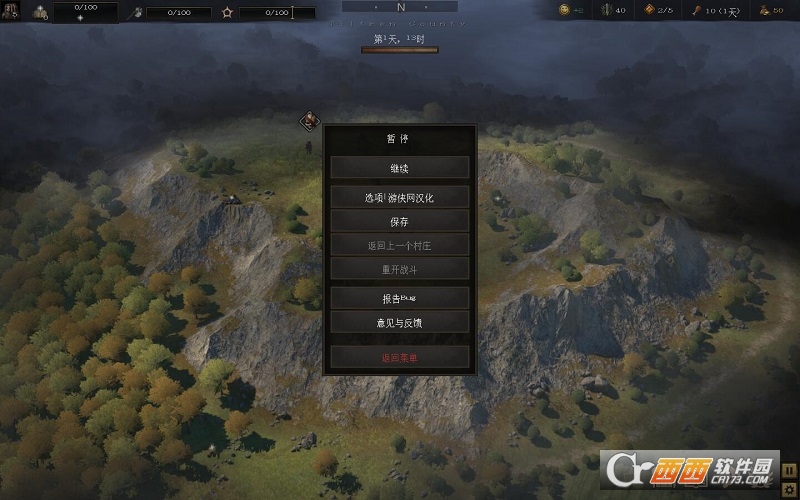Open the 报告Bug report form
This screenshot has width=800, height=500.
400,298
